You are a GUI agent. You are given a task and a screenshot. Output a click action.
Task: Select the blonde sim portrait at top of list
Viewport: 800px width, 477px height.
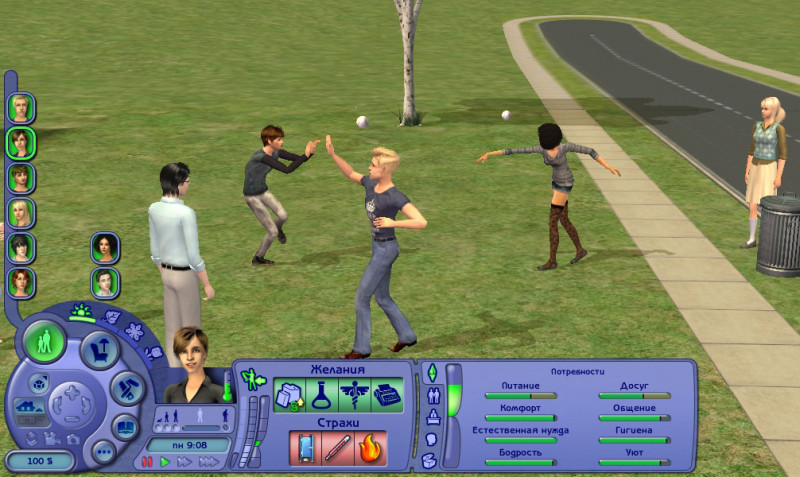(20, 107)
